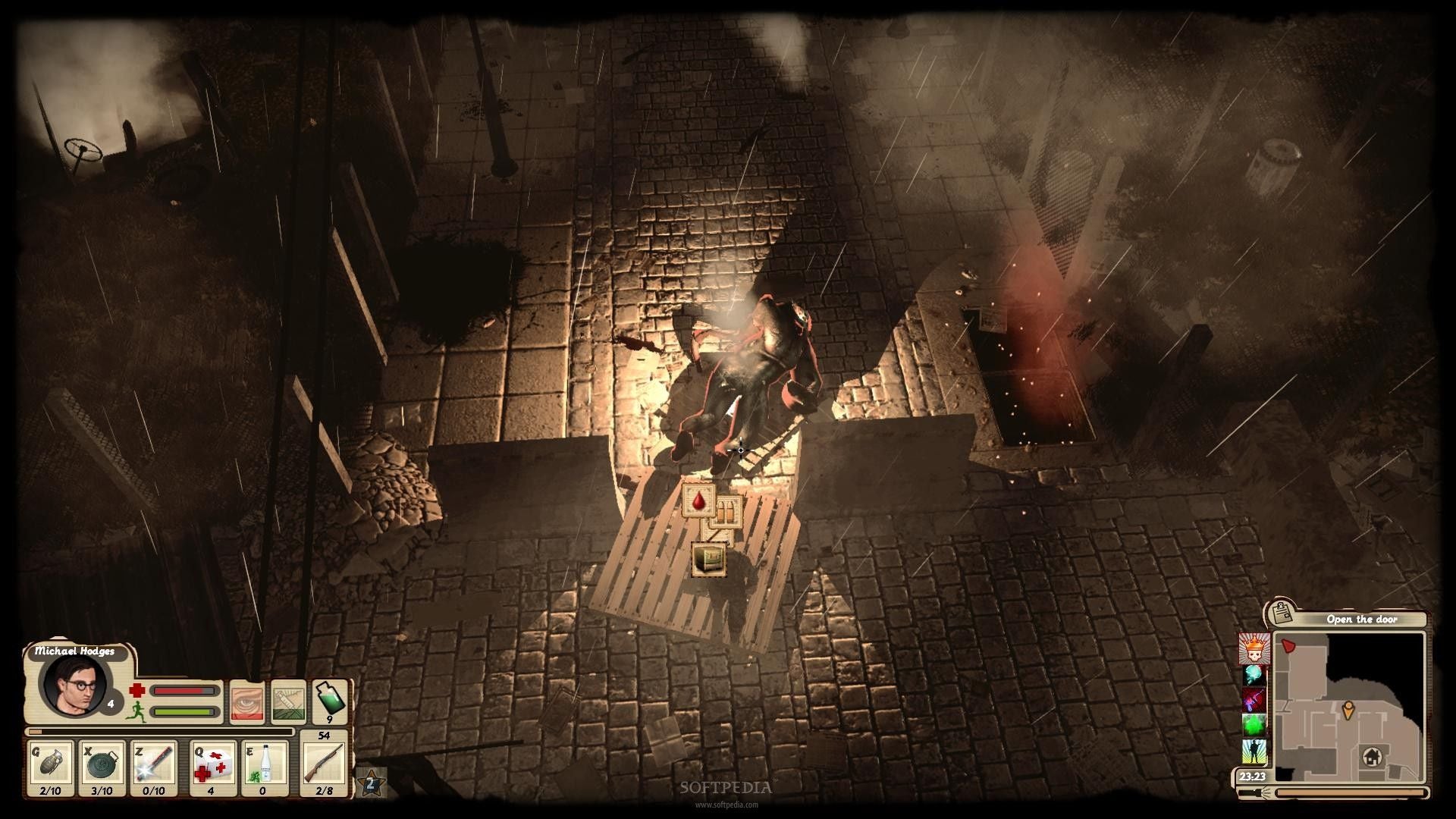
Task: Click the syringe status icon
Action: pos(289,701)
